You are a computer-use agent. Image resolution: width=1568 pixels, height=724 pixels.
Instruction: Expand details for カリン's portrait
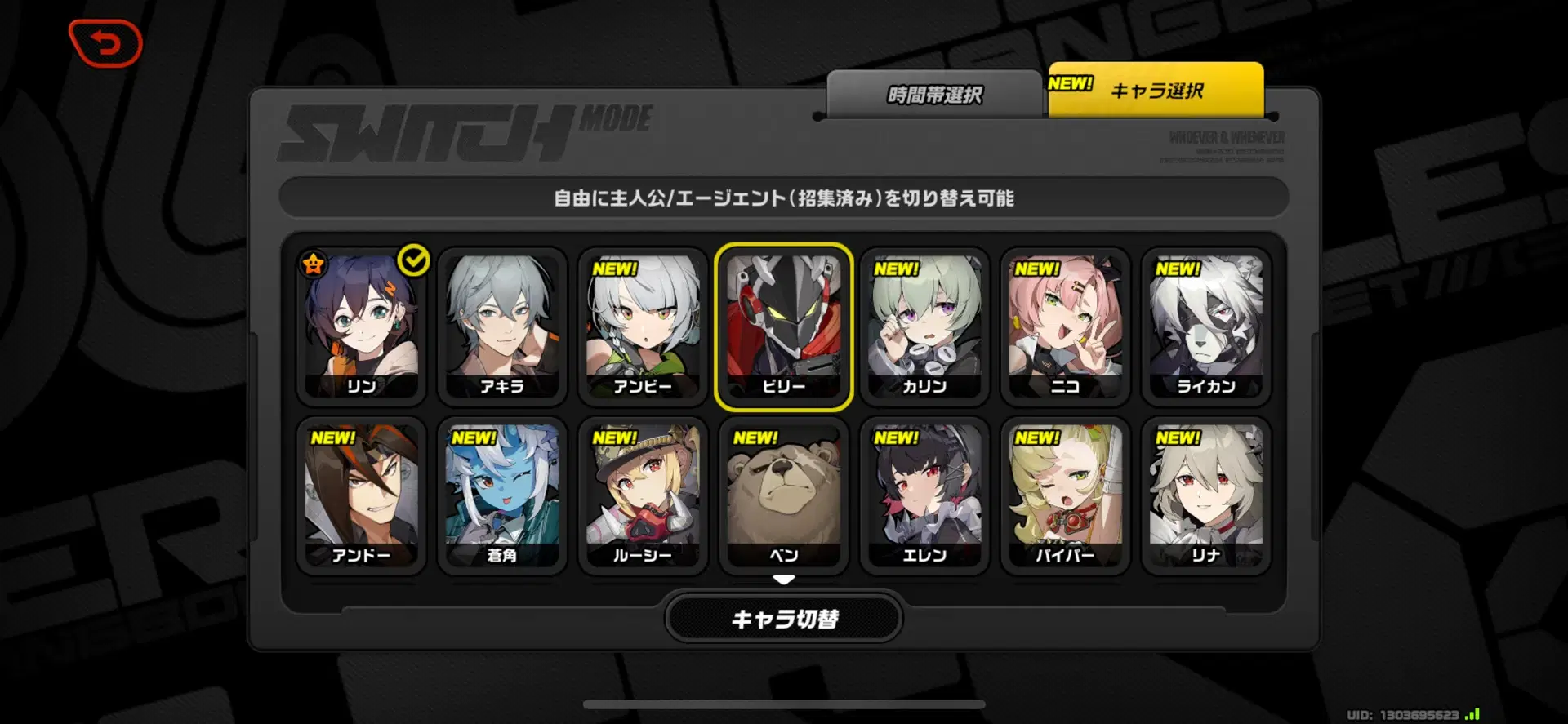(924, 326)
